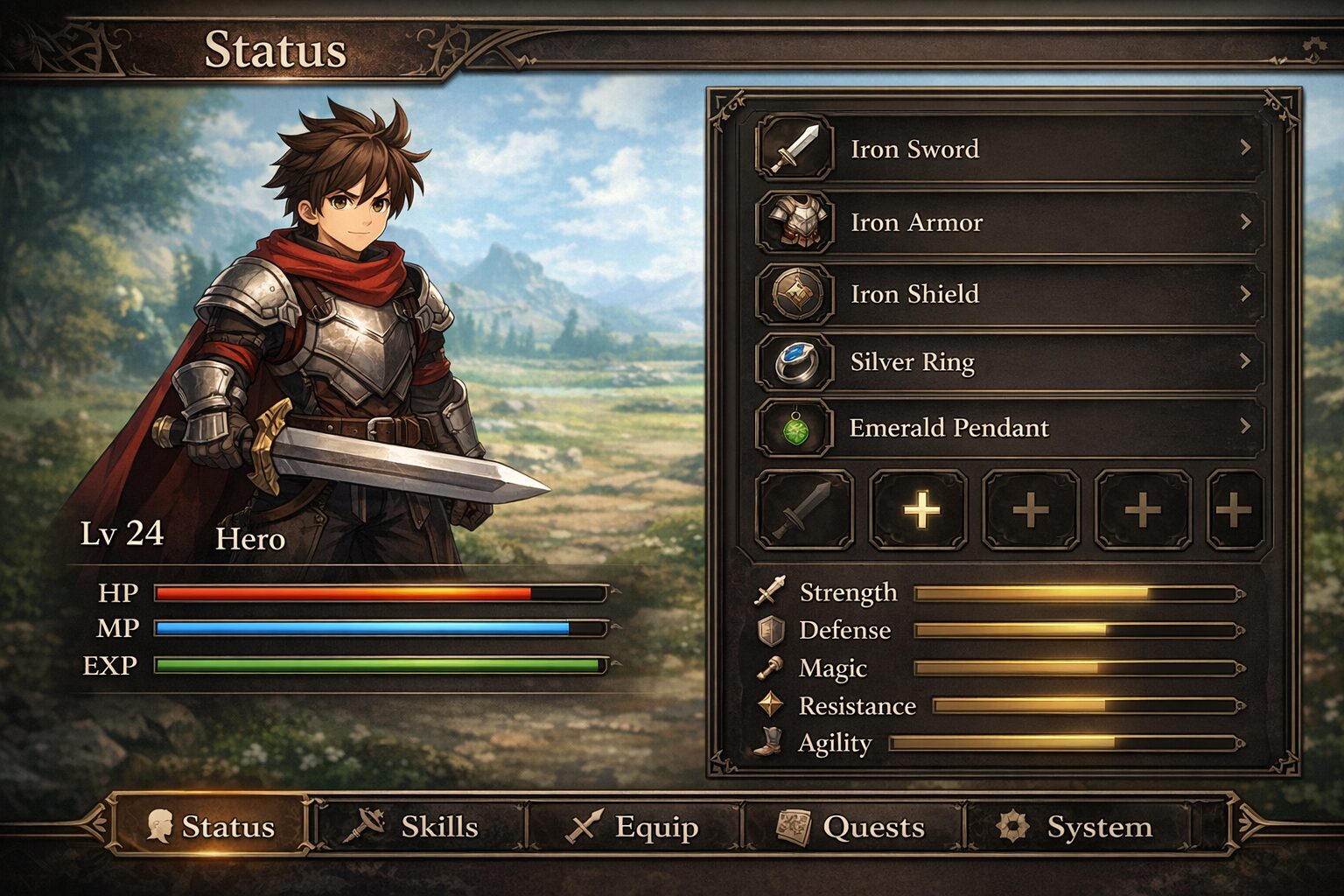1344x896 pixels.
Task: Click the Emerald Pendant gem icon
Action: [x=794, y=429]
